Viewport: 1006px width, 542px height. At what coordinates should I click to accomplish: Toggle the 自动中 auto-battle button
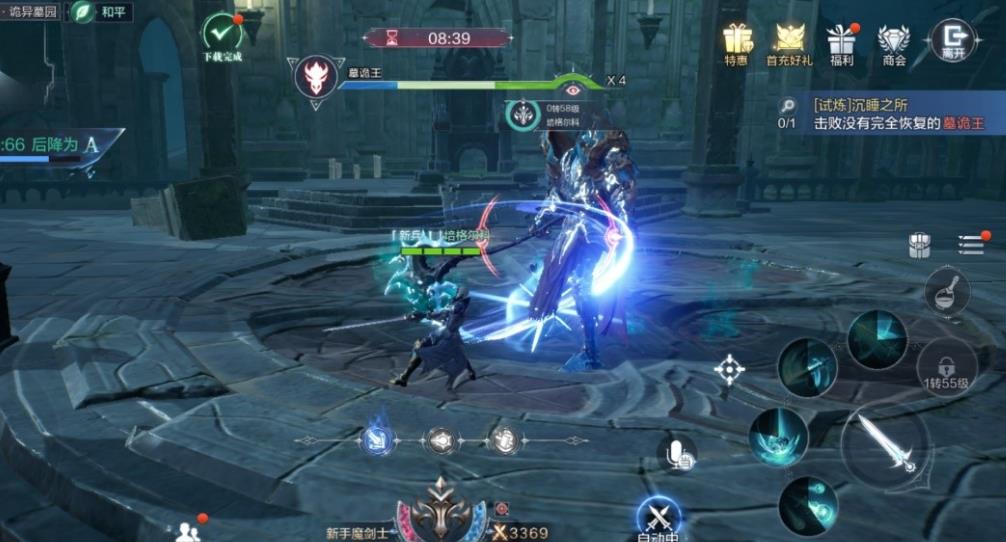click(659, 519)
